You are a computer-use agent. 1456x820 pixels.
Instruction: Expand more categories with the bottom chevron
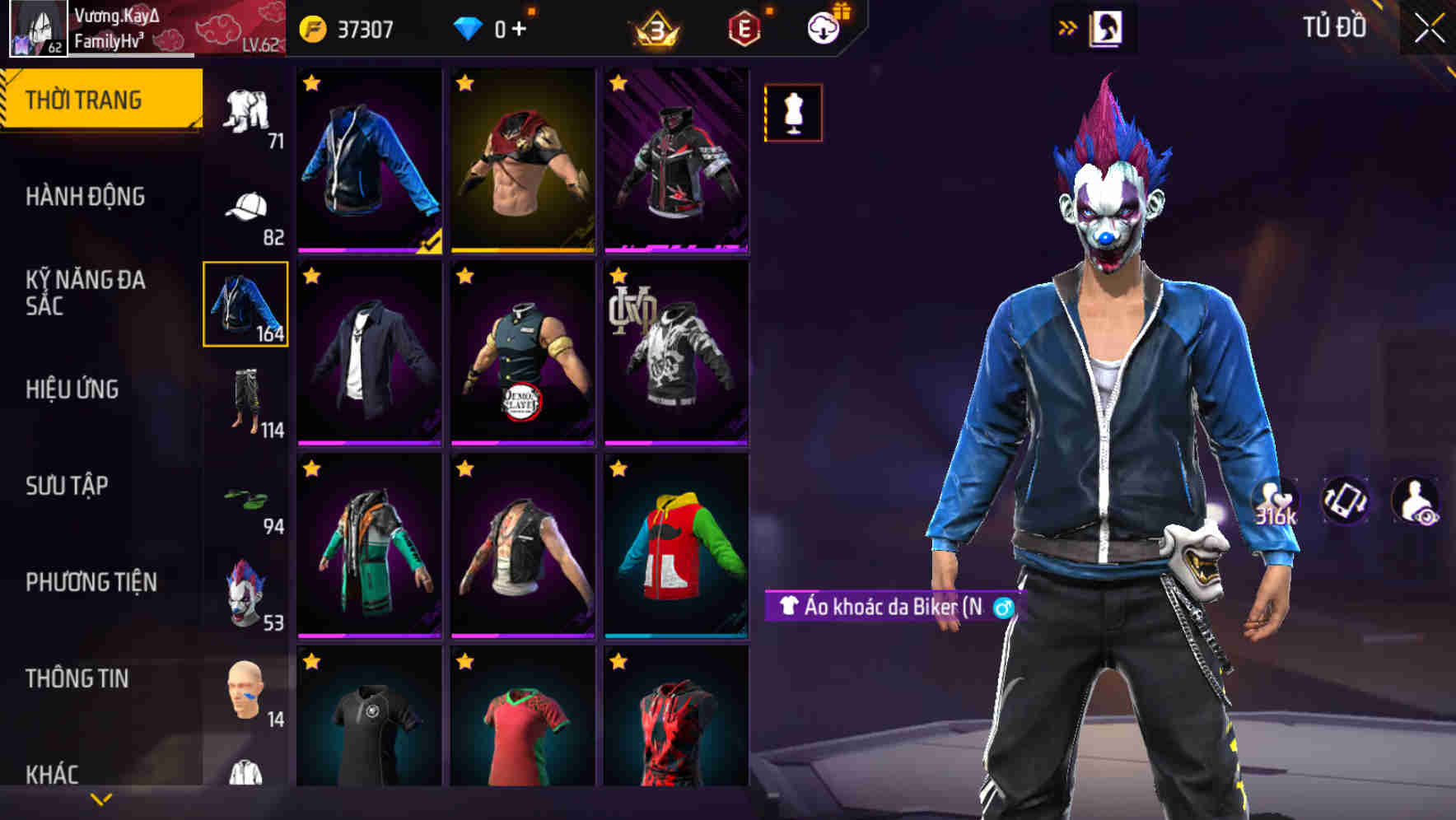pyautogui.click(x=99, y=799)
